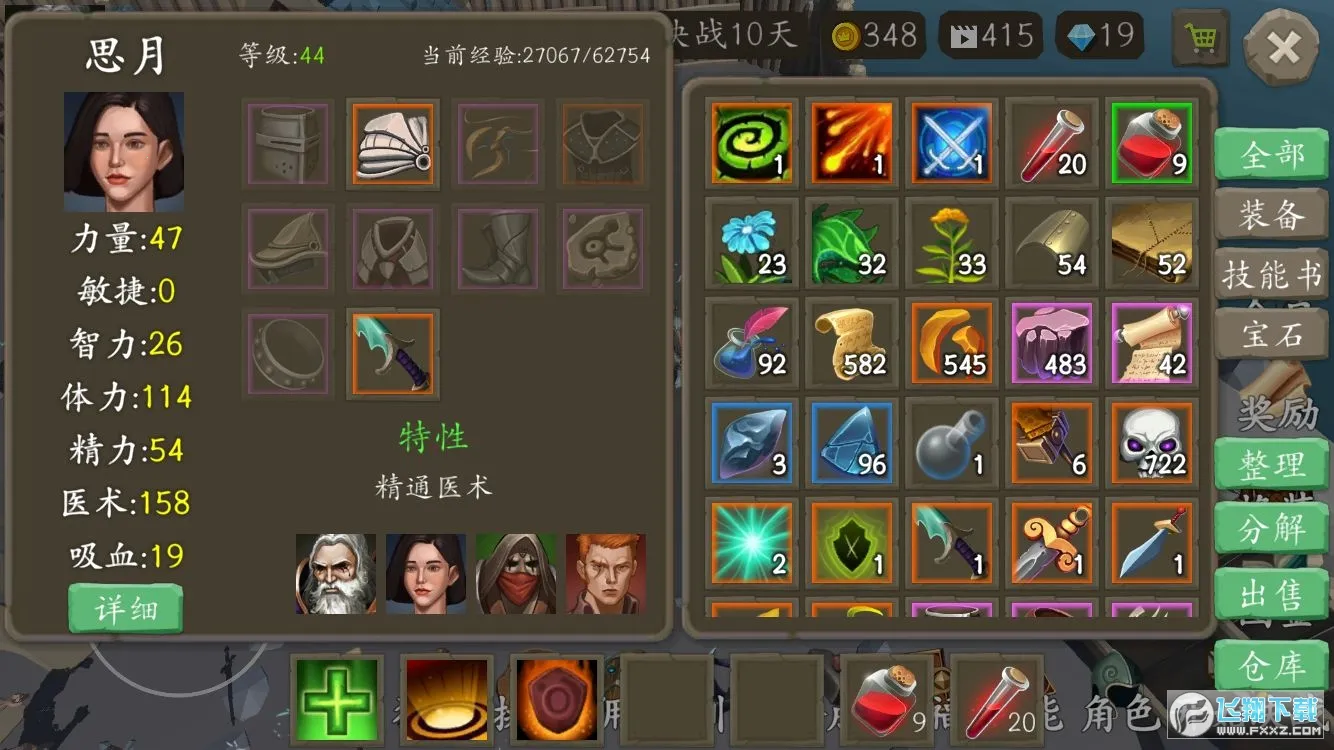
Task: Switch to the 装备 equipment category
Action: 1271,214
